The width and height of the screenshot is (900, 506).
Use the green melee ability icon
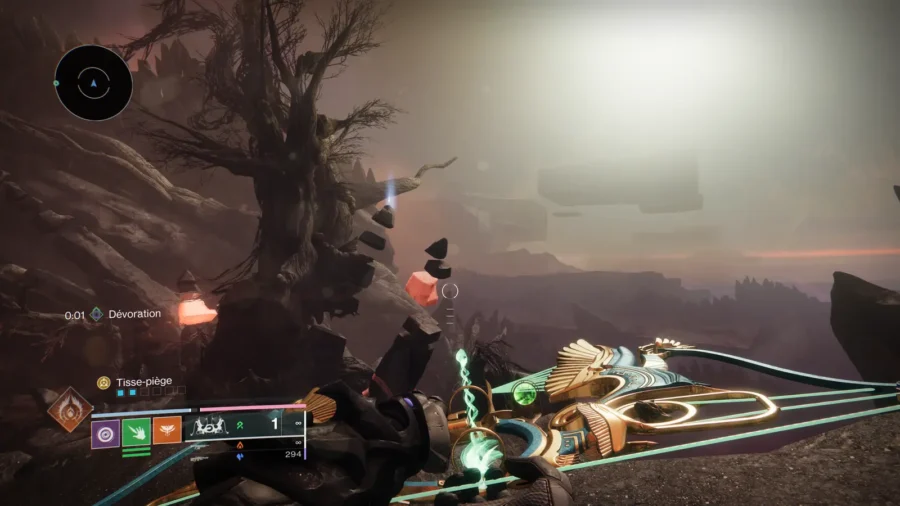[135, 432]
